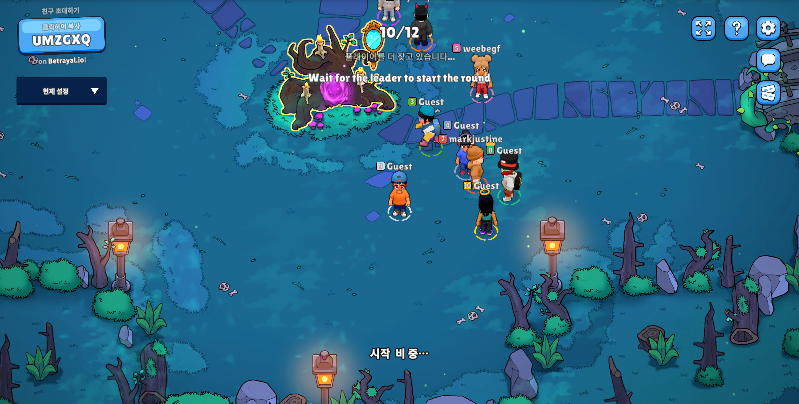Click the icon button below the chat button
This screenshot has height=404, width=799.
pyautogui.click(x=768, y=92)
